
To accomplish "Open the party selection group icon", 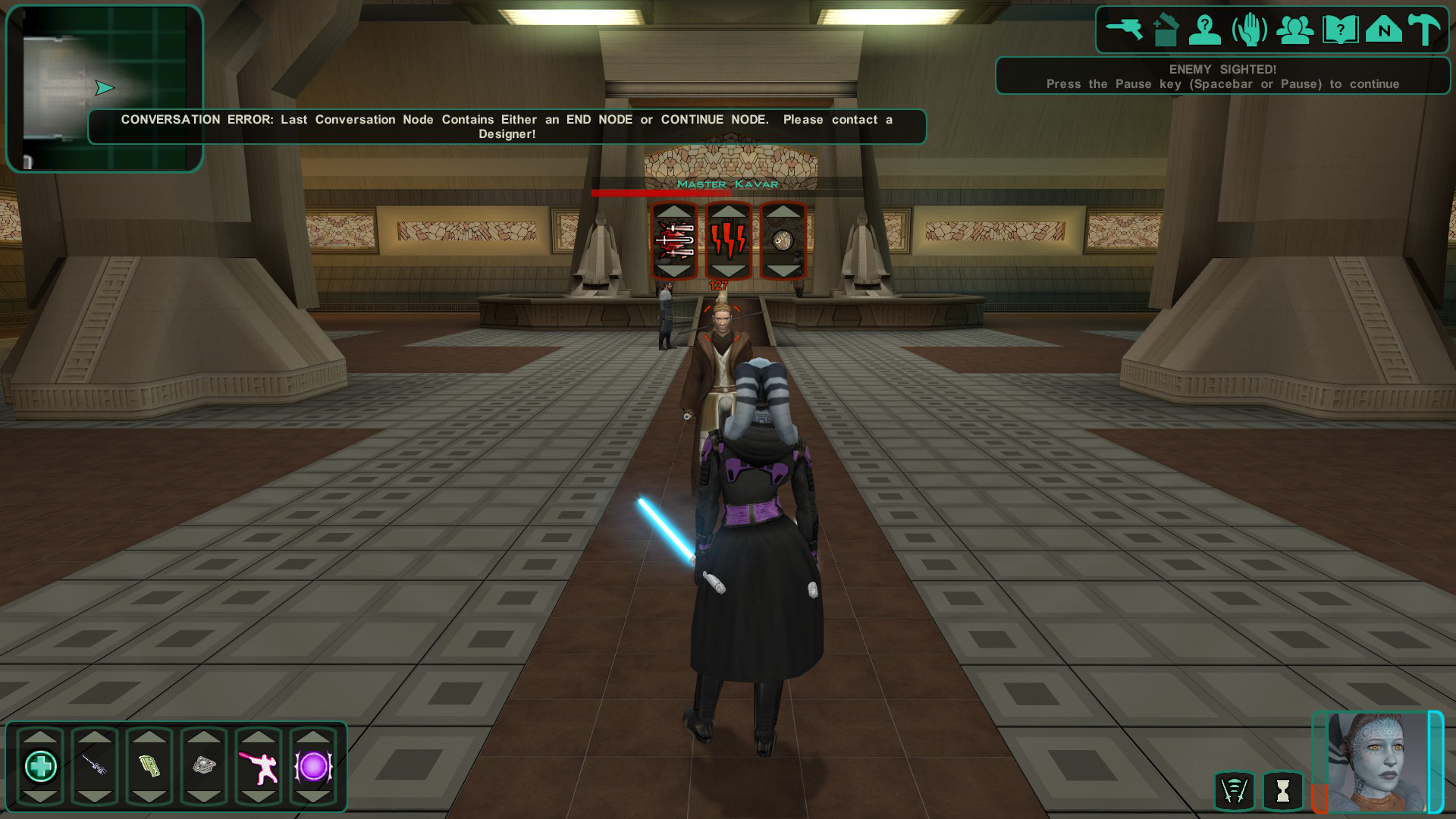I will (1294, 30).
